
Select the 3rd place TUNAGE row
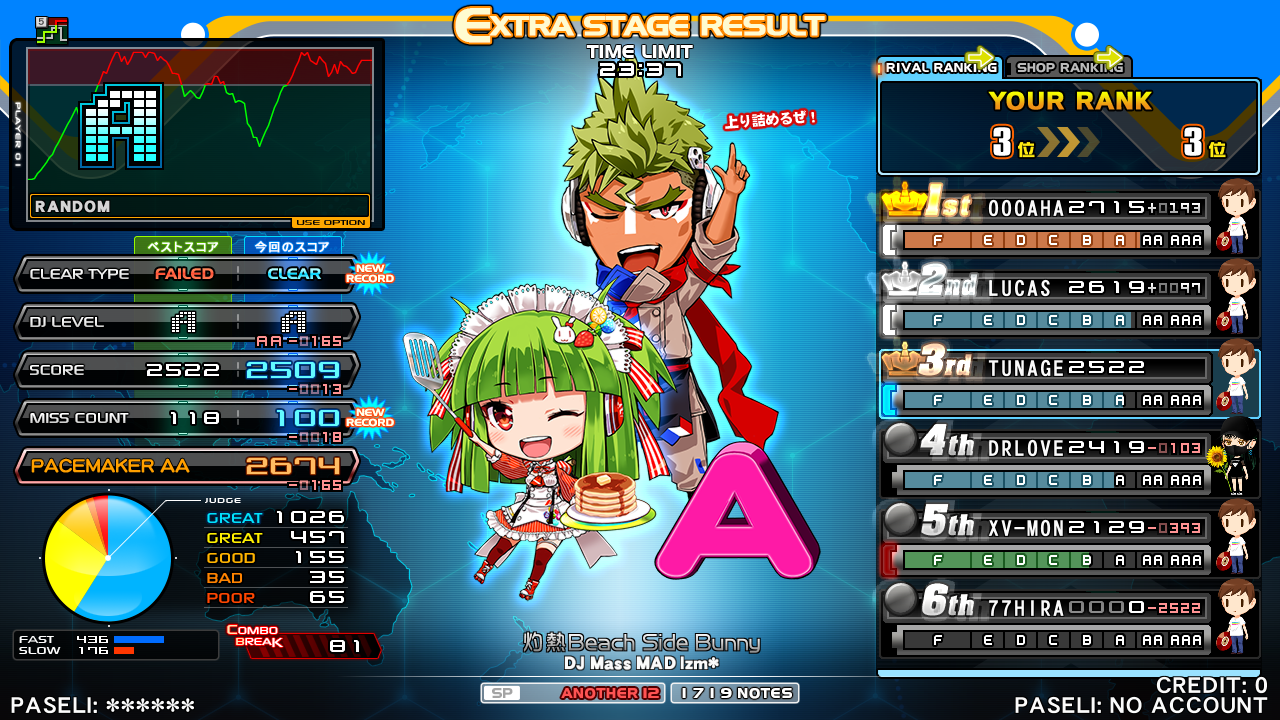[x=1068, y=383]
